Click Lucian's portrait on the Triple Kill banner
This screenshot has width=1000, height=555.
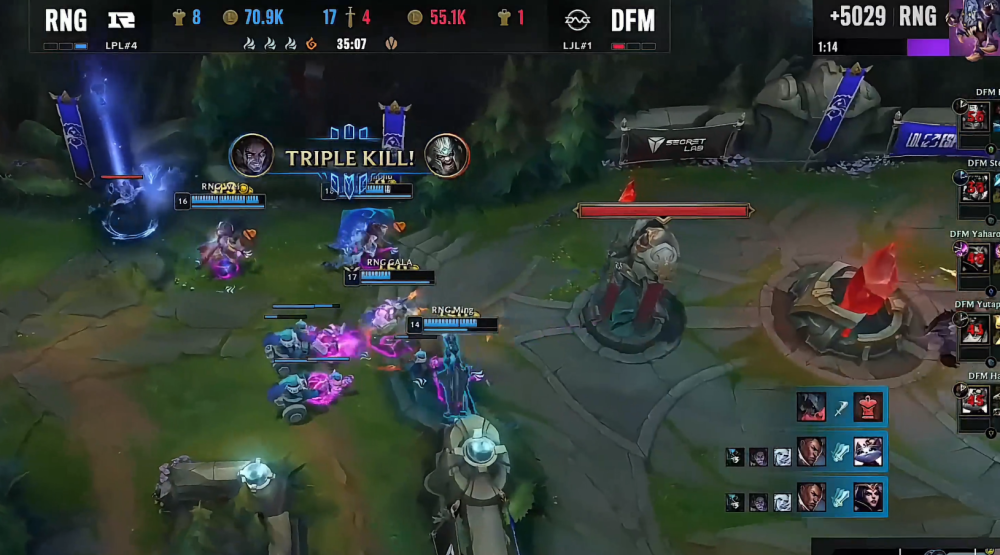click(252, 155)
